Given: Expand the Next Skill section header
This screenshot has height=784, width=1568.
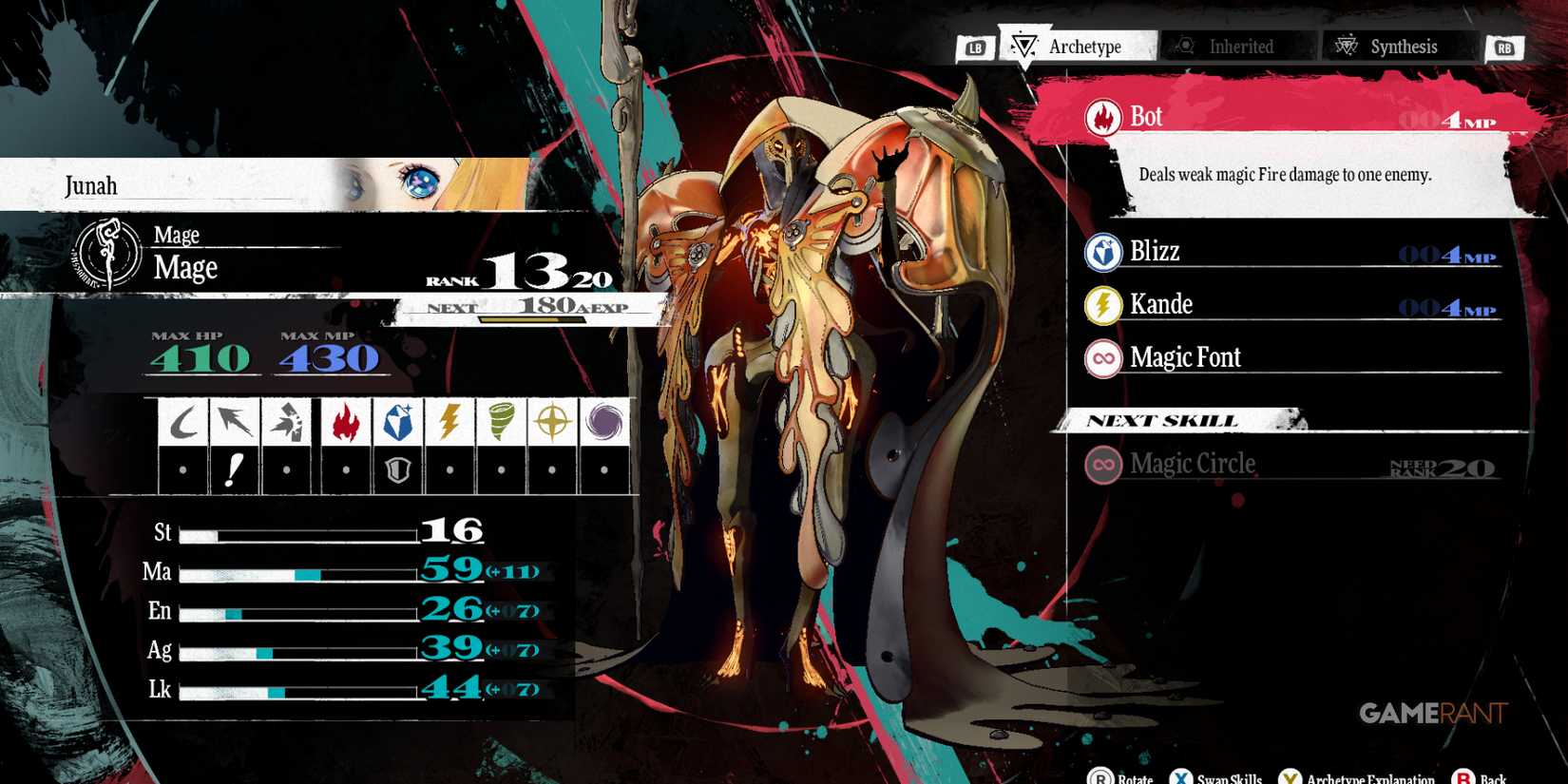Looking at the screenshot, I should coord(1164,420).
